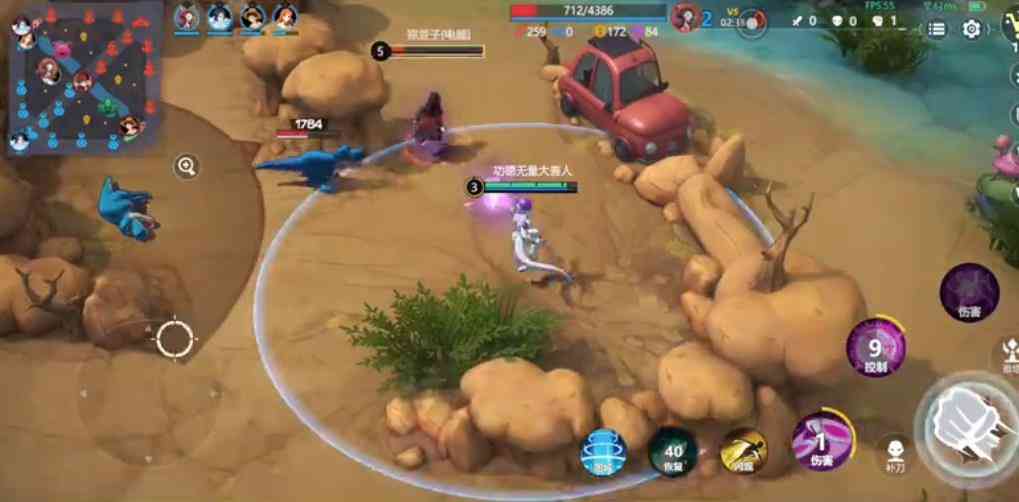Use the recovery heal spell showing 40
The image size is (1019, 502).
(672, 452)
